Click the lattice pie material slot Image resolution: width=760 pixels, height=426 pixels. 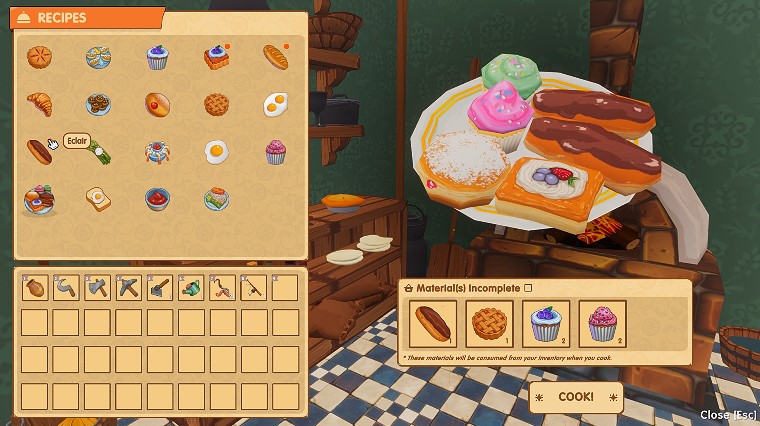click(490, 324)
